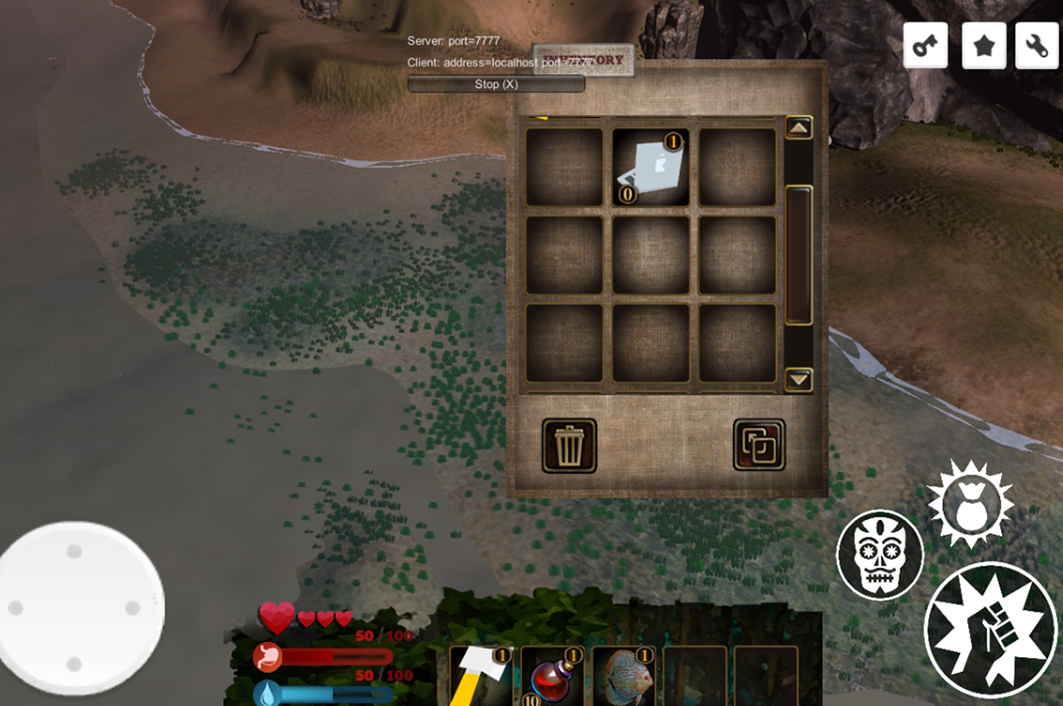Open the wrench settings button

(x=1037, y=45)
